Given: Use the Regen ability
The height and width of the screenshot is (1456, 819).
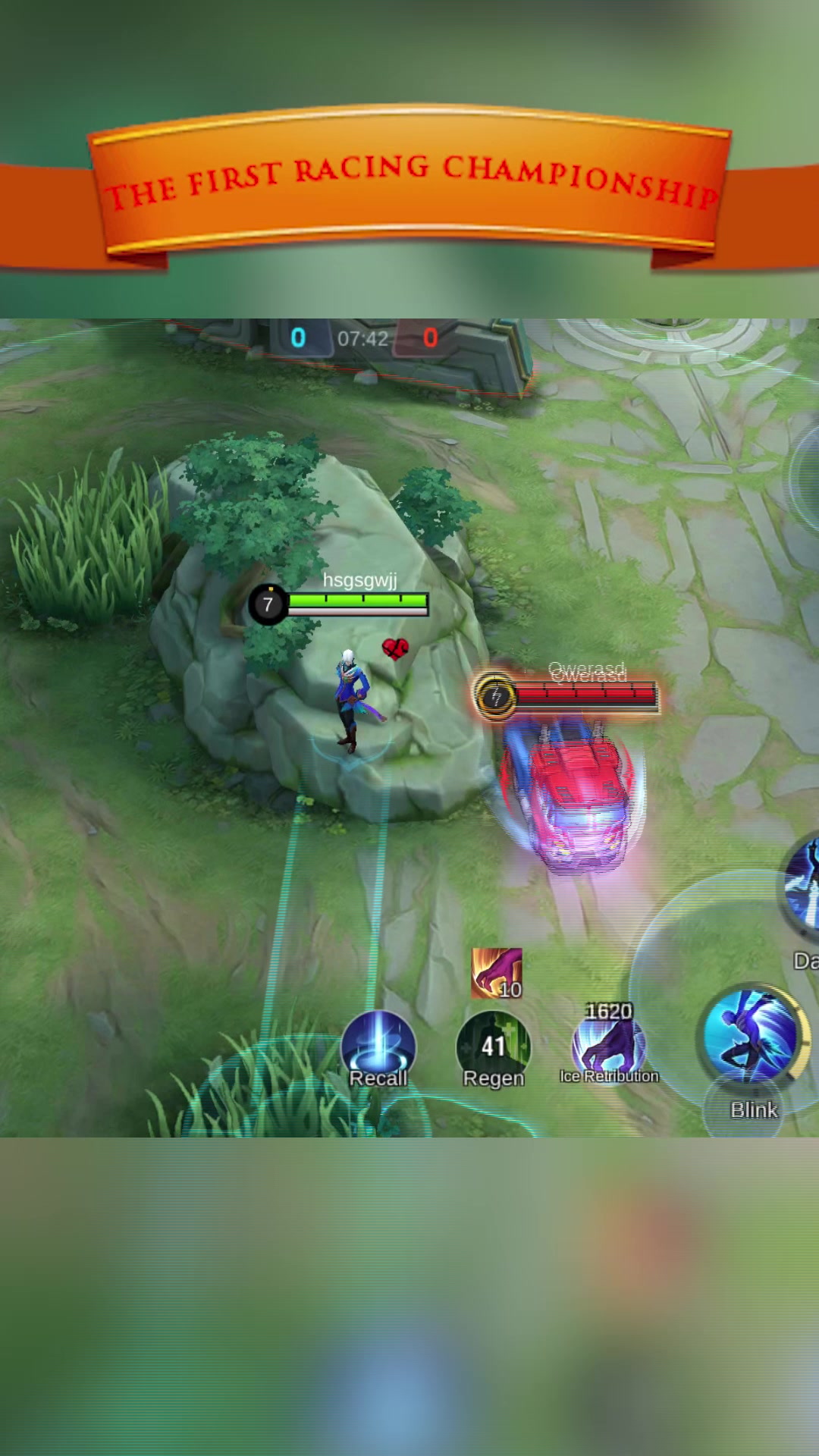Looking at the screenshot, I should point(494,1047).
